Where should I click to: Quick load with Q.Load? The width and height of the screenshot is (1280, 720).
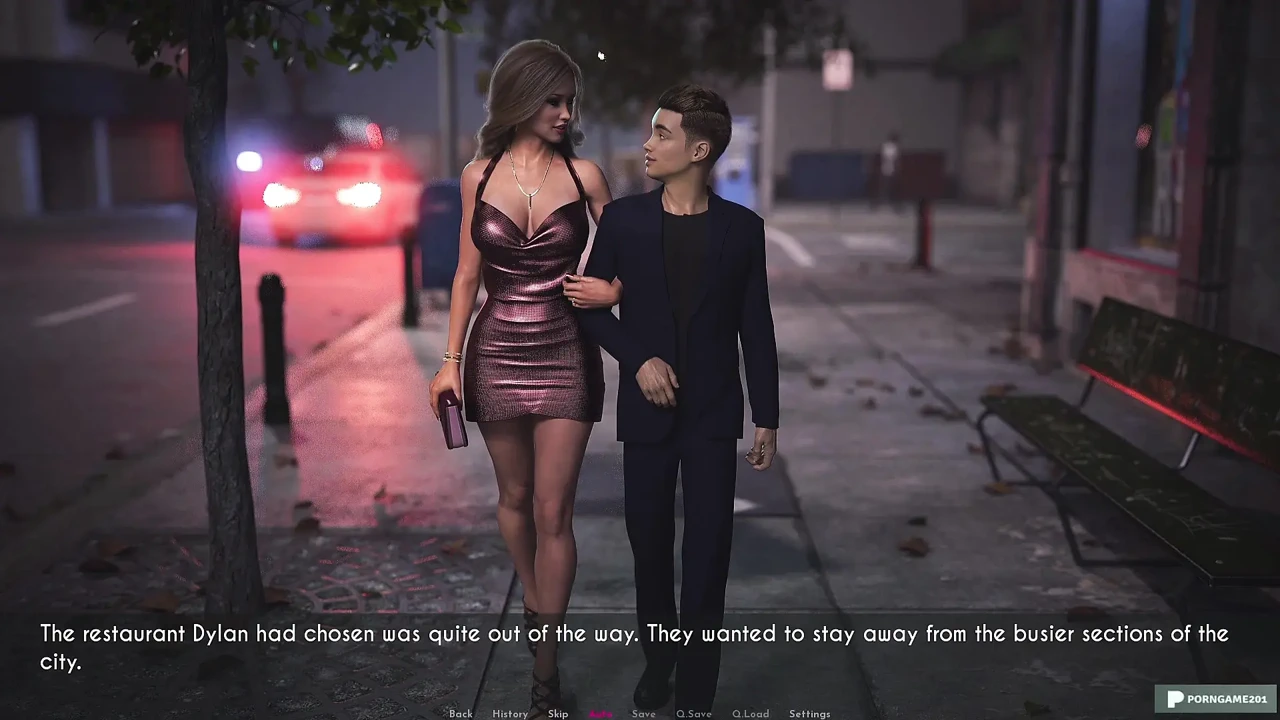750,714
